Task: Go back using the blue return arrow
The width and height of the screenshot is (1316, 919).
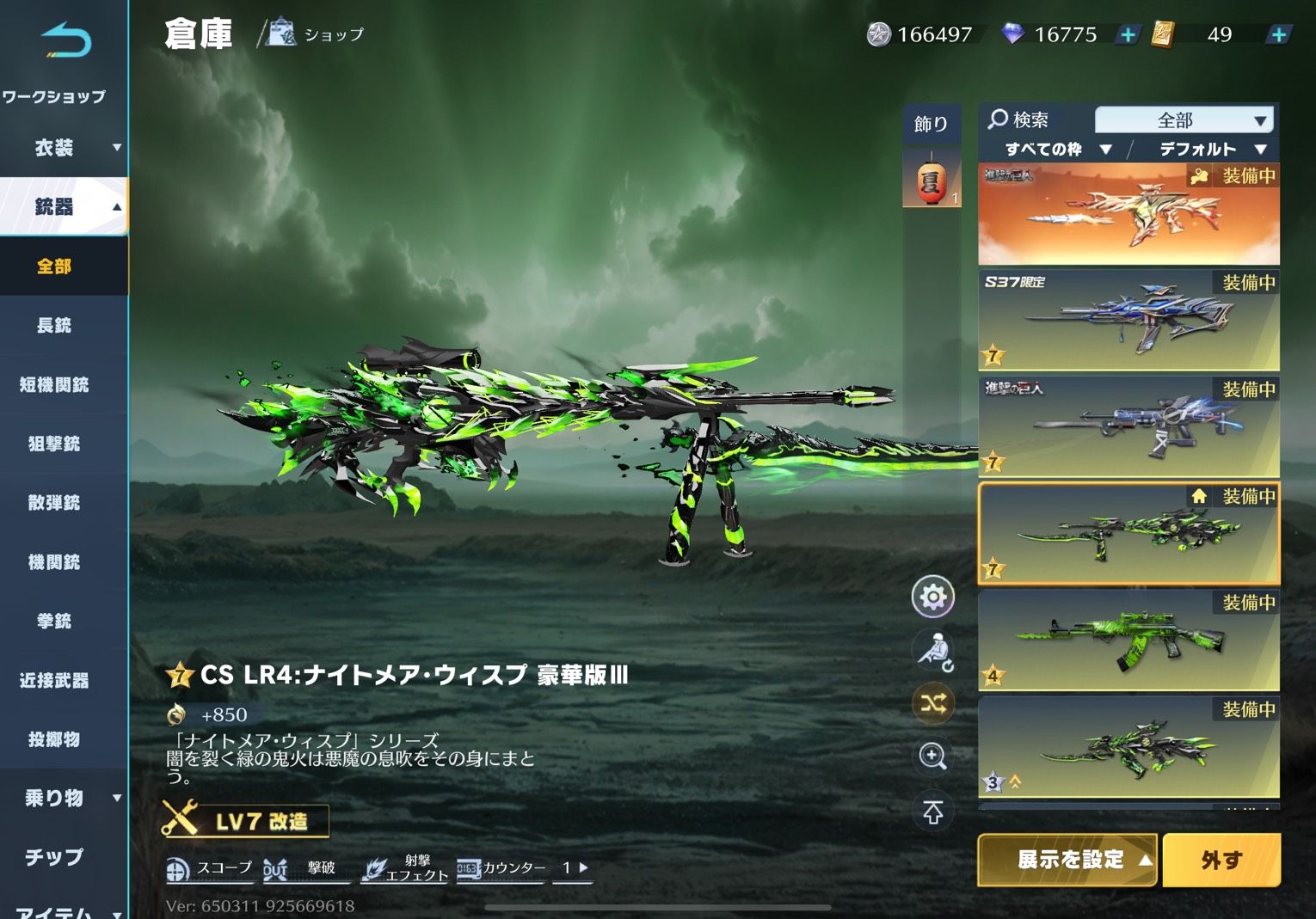Action: point(65,40)
